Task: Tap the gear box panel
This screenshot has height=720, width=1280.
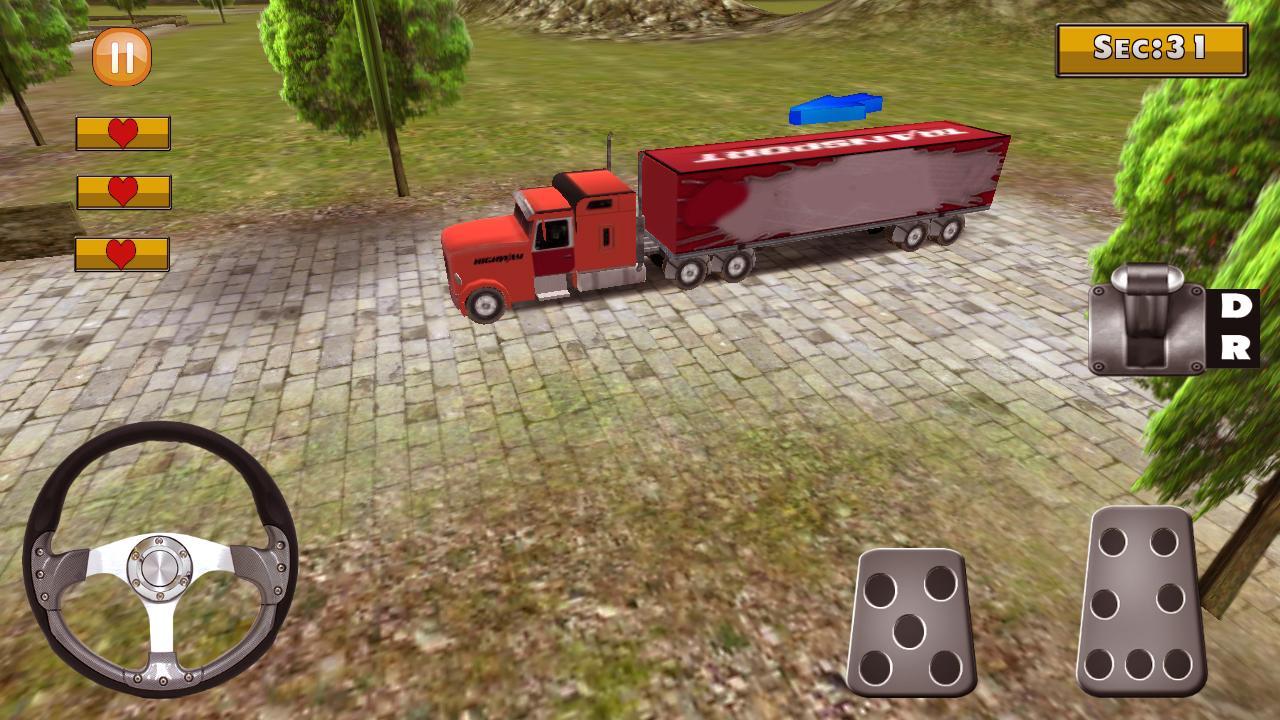Action: (x=1145, y=330)
